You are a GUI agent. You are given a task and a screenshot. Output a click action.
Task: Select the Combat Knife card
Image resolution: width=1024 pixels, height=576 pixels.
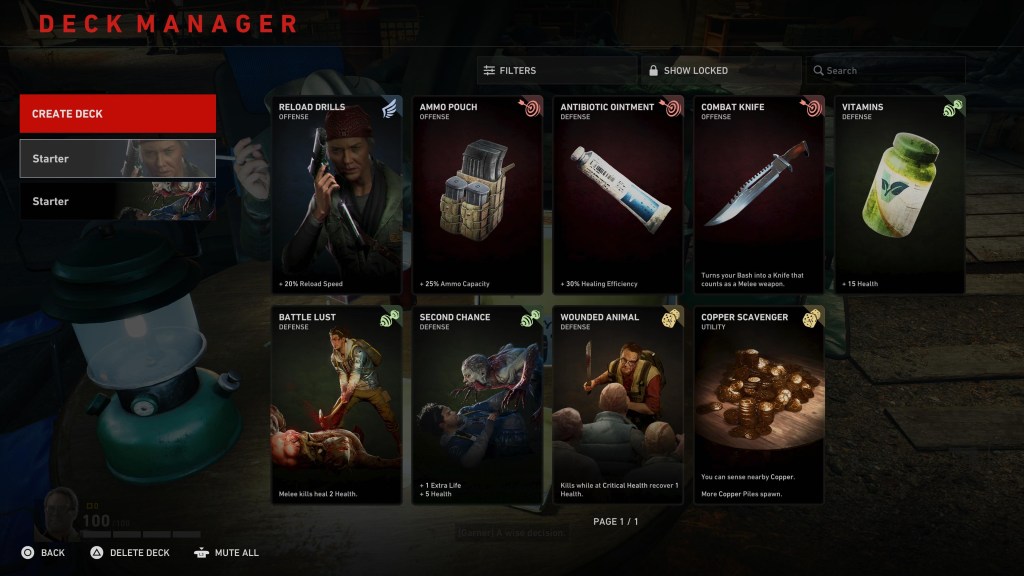pos(760,195)
